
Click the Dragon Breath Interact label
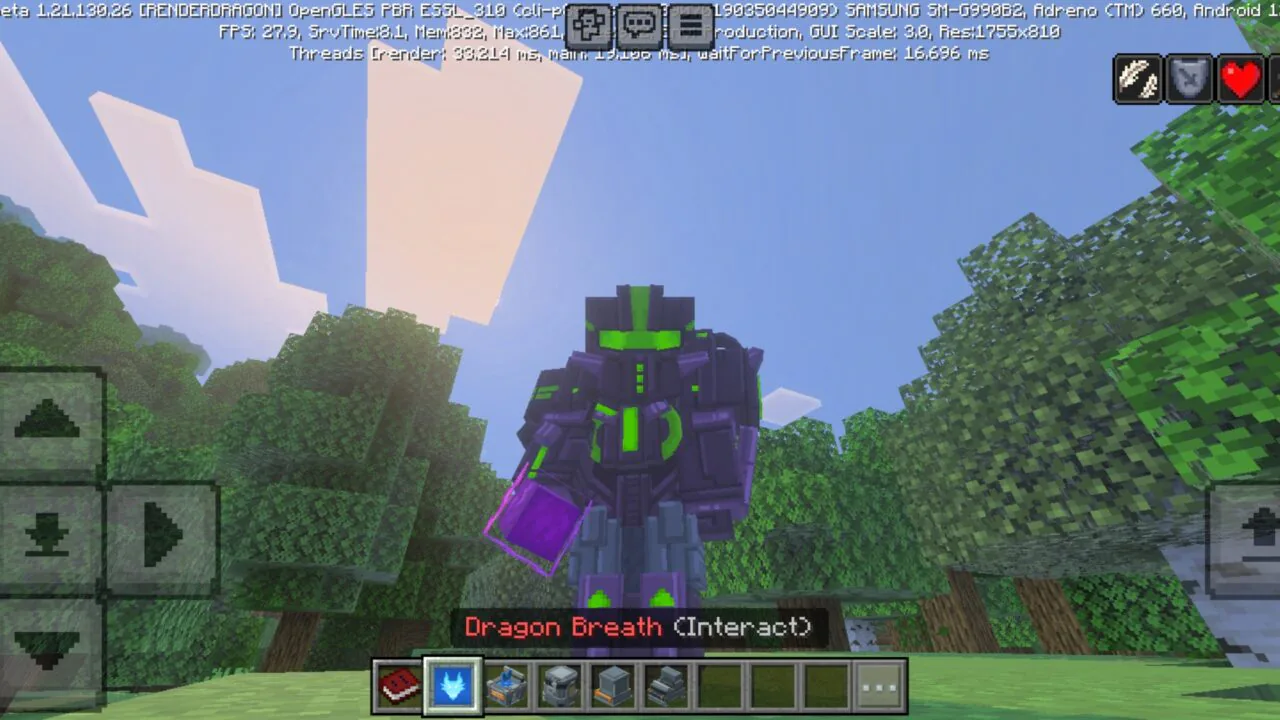coord(640,627)
